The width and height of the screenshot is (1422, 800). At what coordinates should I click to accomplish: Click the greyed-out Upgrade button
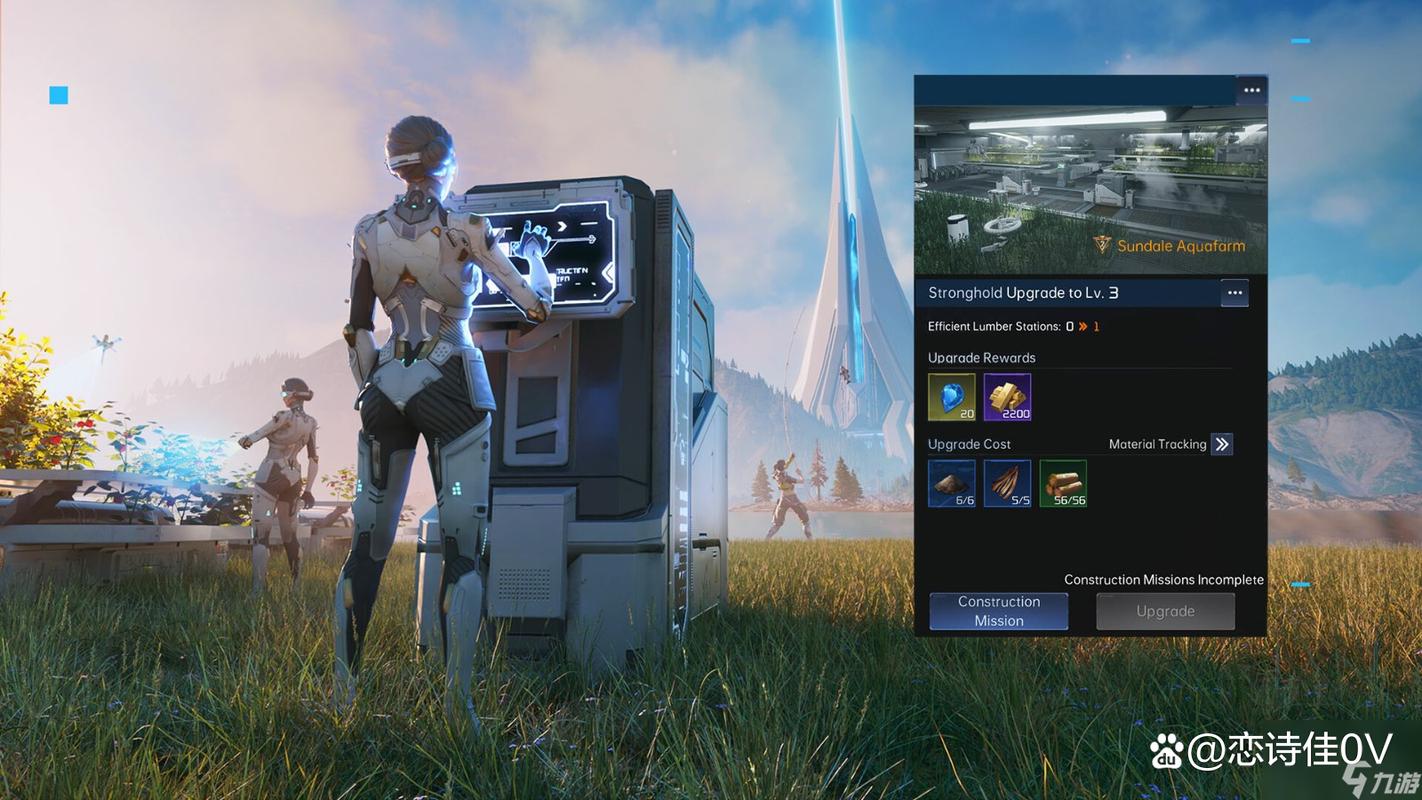[x=1165, y=611]
